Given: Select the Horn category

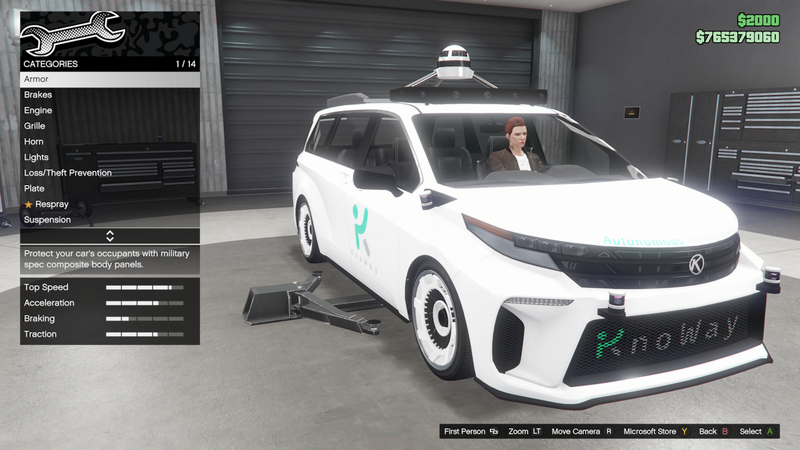Looking at the screenshot, I should click(110, 142).
